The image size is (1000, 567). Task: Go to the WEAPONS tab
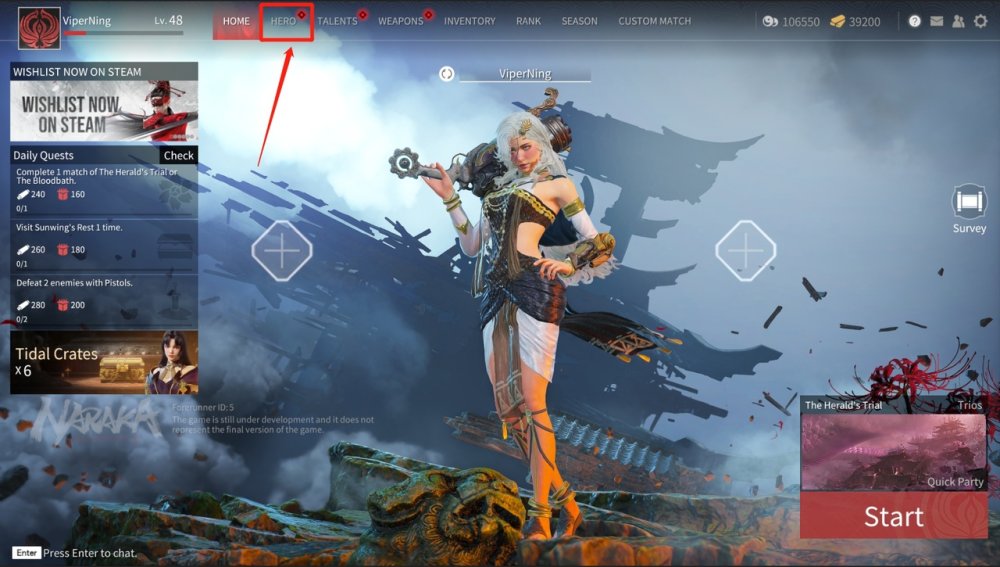(x=400, y=21)
